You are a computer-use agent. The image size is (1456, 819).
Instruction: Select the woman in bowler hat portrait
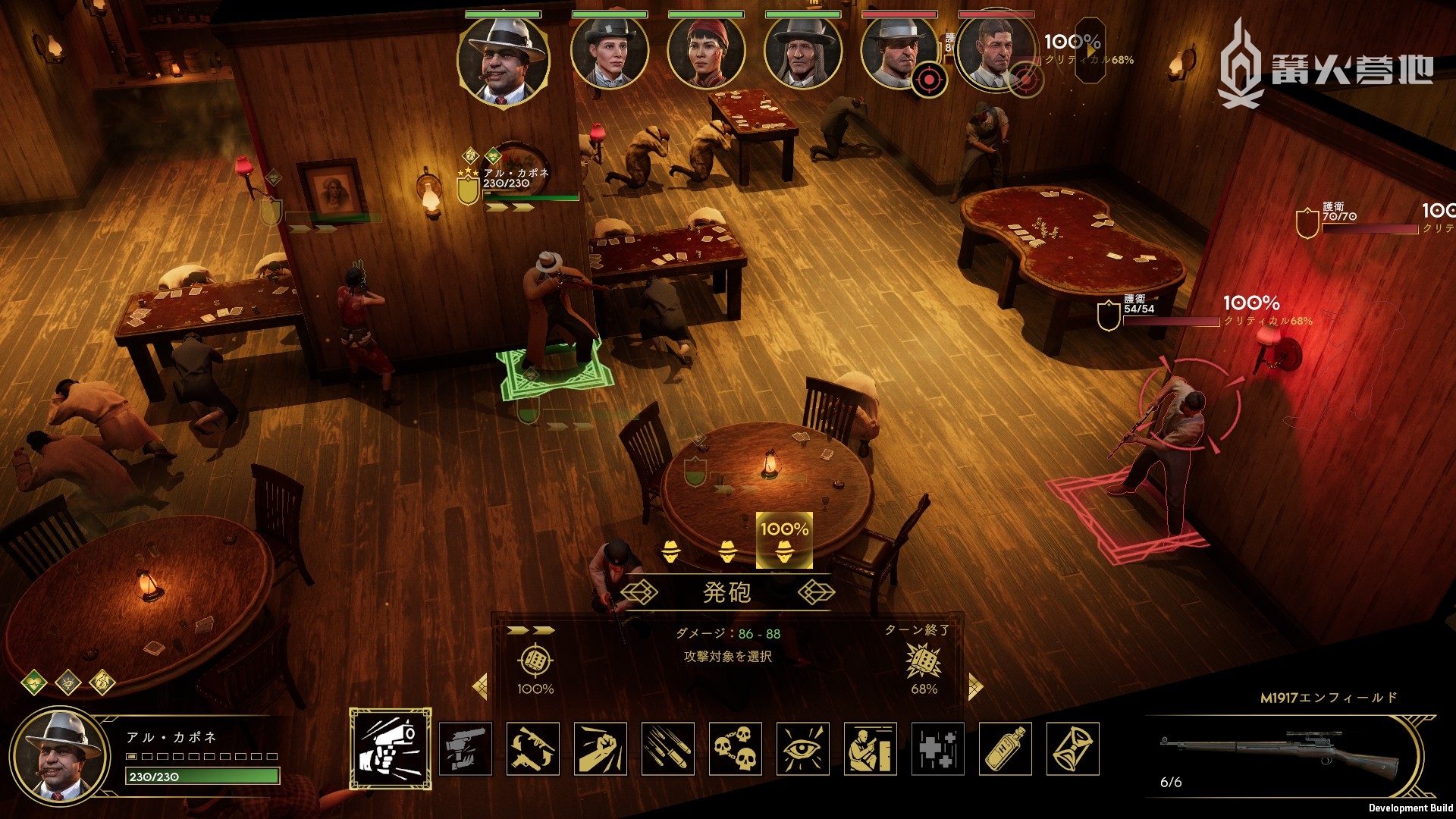pos(609,53)
